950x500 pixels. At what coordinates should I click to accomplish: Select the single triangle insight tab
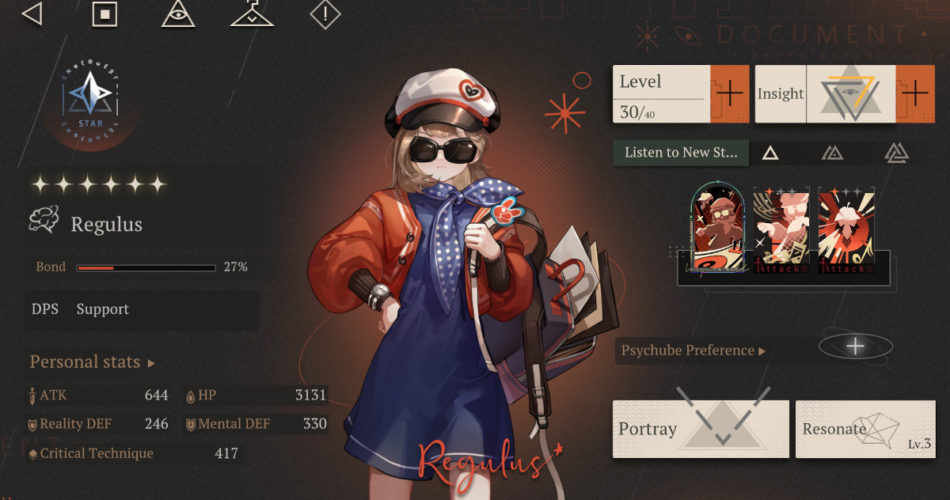(770, 153)
